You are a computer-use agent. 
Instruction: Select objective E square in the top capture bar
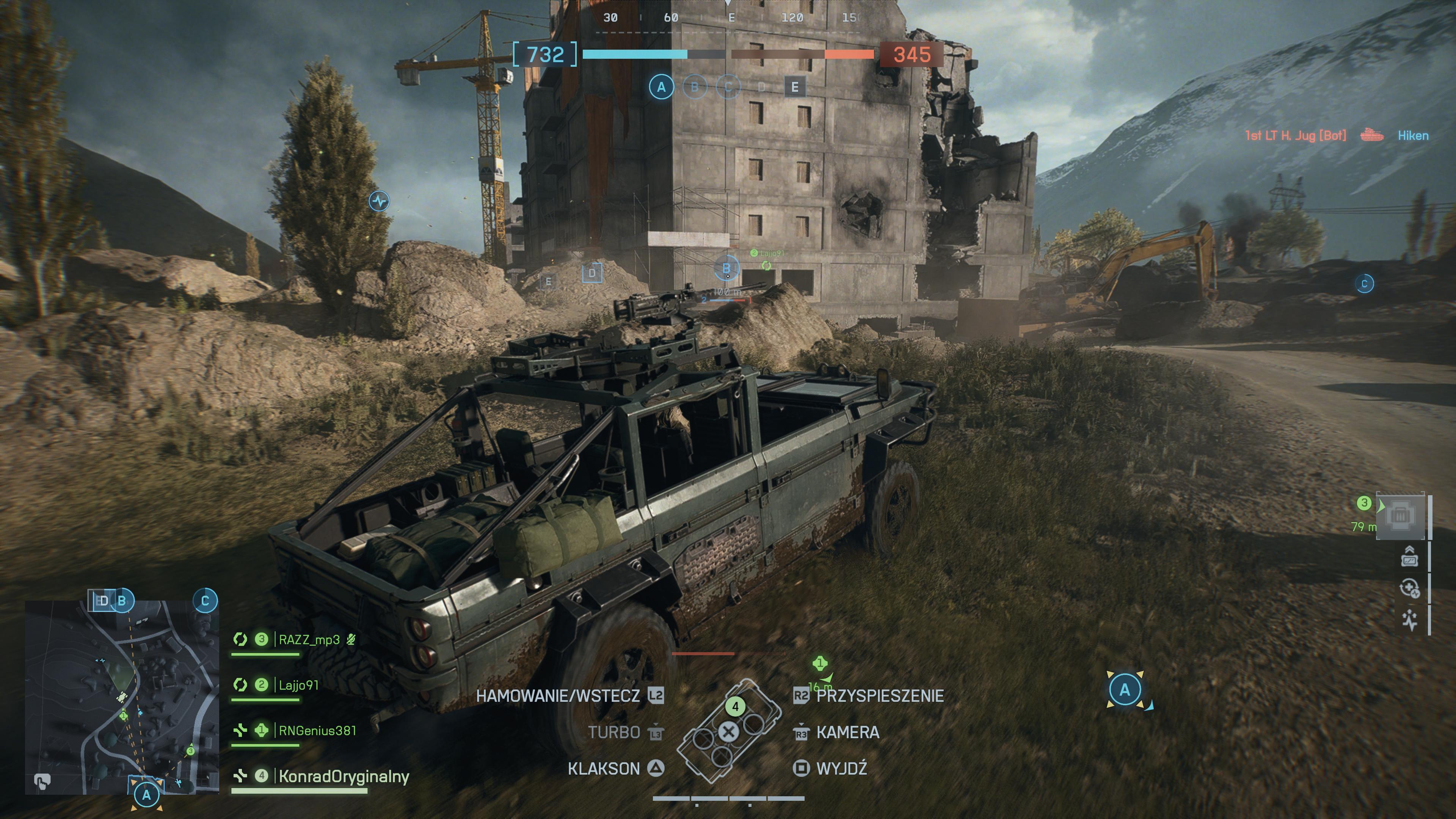(x=795, y=87)
